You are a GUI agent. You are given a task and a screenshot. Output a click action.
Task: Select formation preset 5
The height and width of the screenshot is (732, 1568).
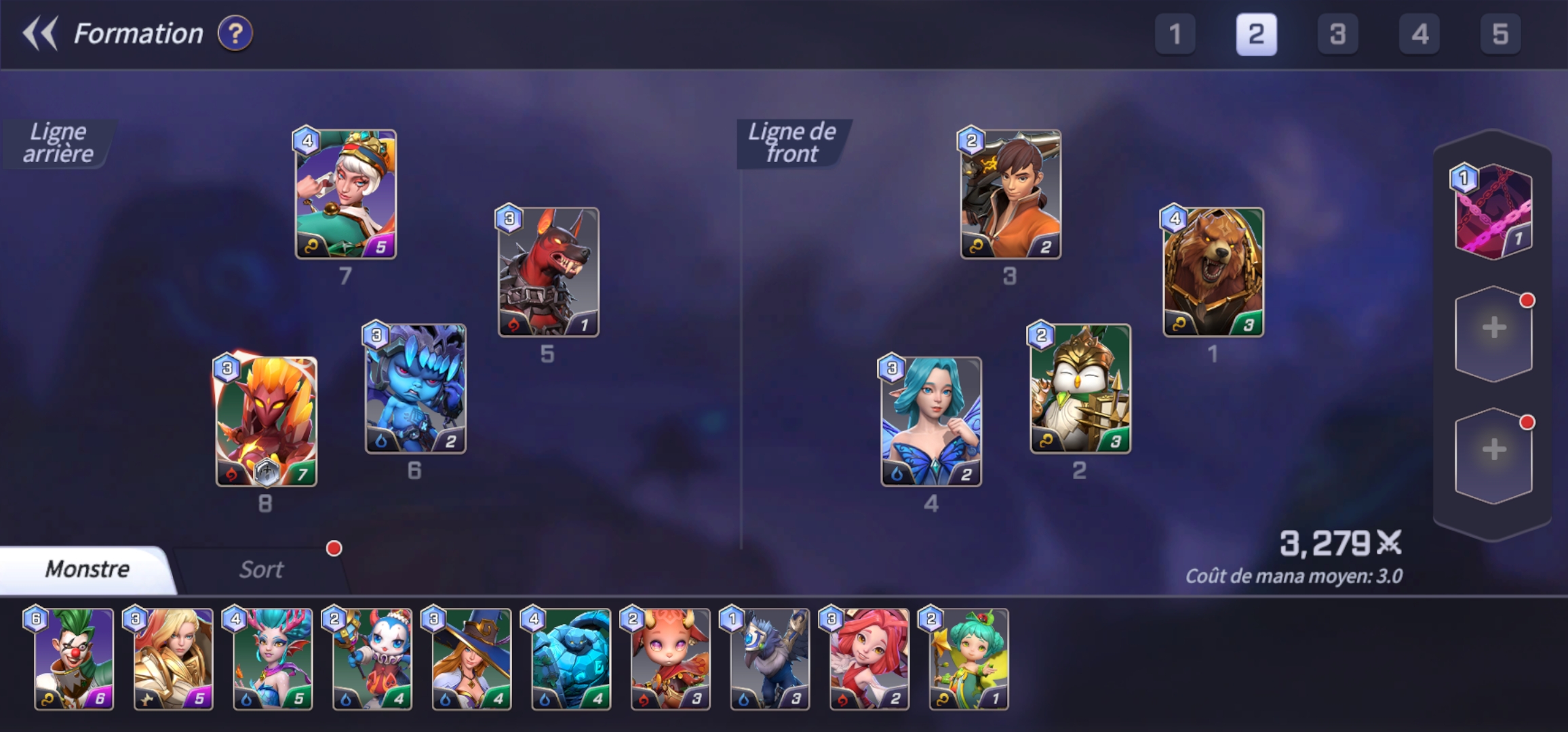coord(1500,35)
